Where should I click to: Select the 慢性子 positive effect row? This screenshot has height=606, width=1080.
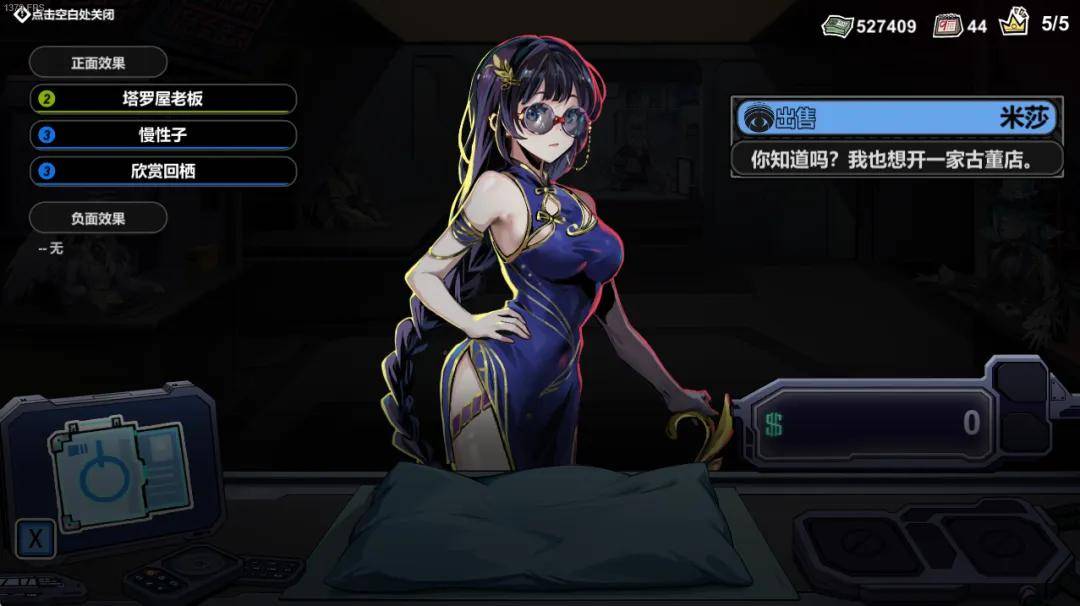tap(163, 135)
